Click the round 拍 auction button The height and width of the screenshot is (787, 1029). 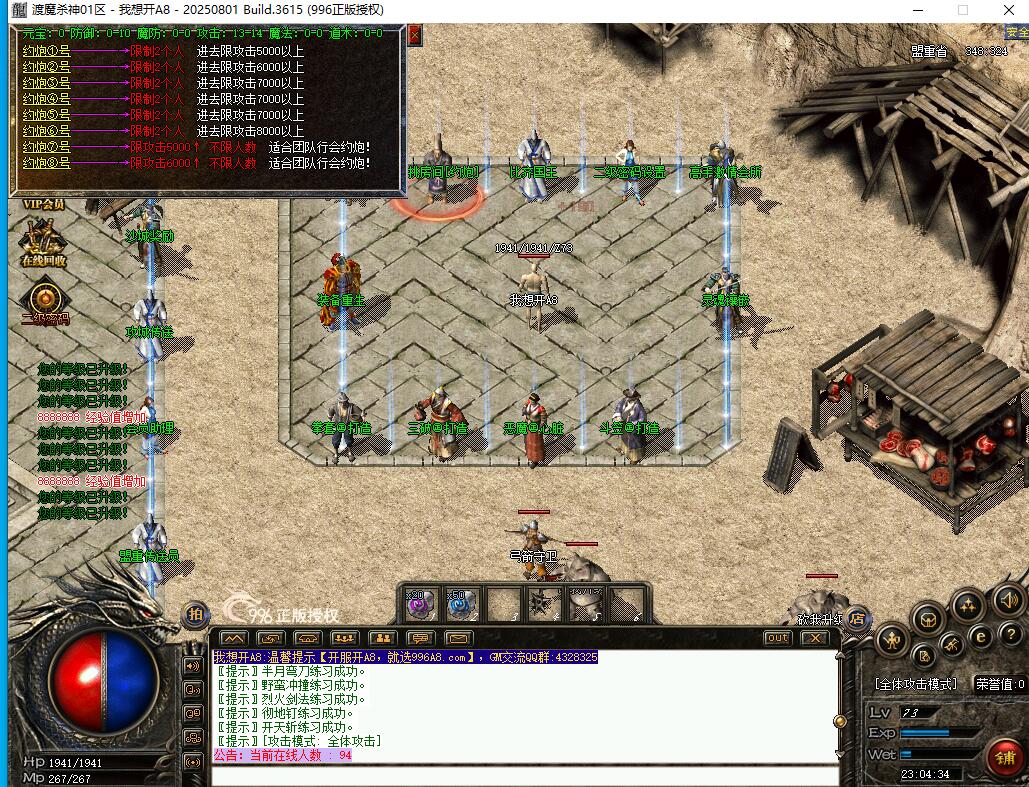pos(195,615)
